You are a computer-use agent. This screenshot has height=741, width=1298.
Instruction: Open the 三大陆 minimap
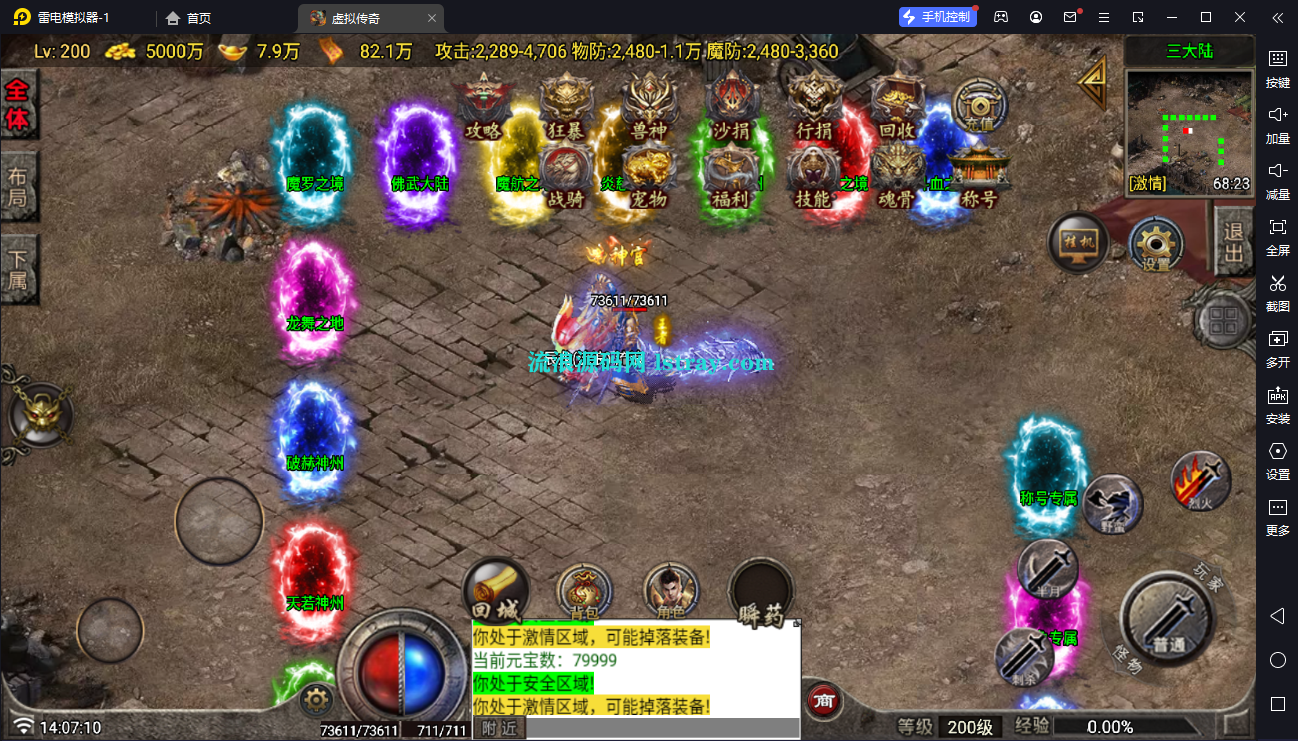1189,130
